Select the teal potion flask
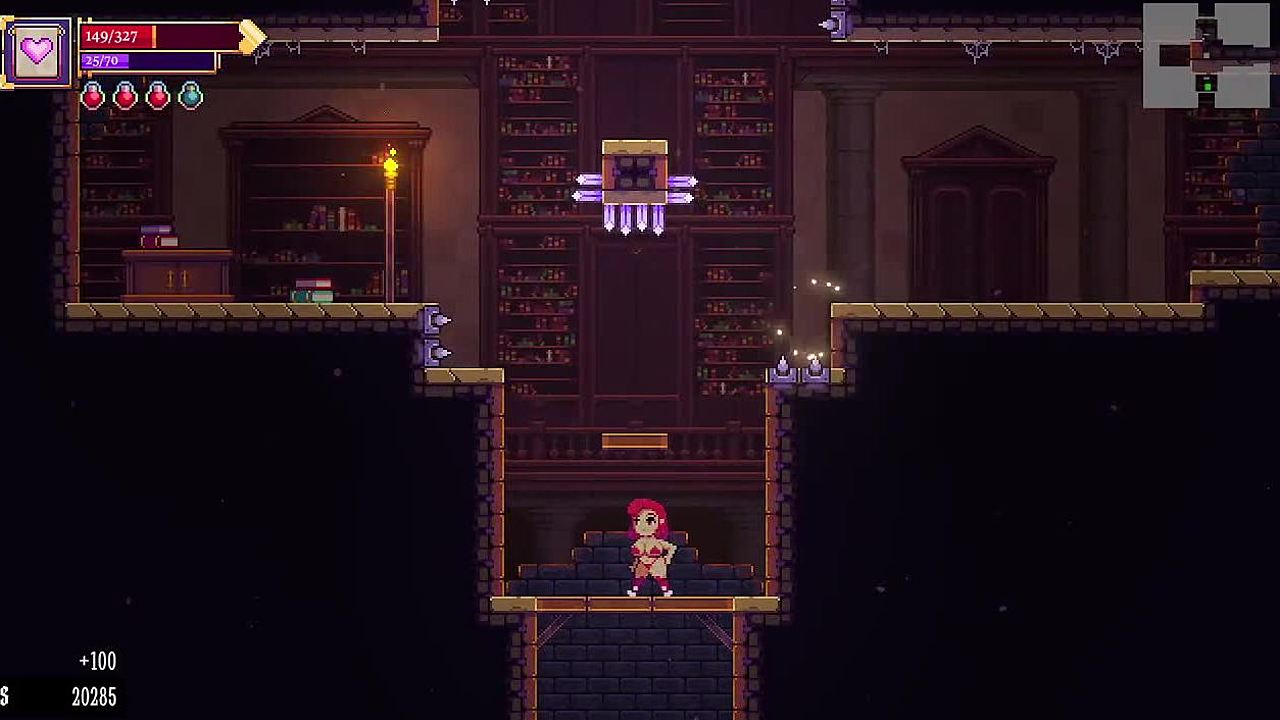This screenshot has height=720, width=1280. point(190,96)
